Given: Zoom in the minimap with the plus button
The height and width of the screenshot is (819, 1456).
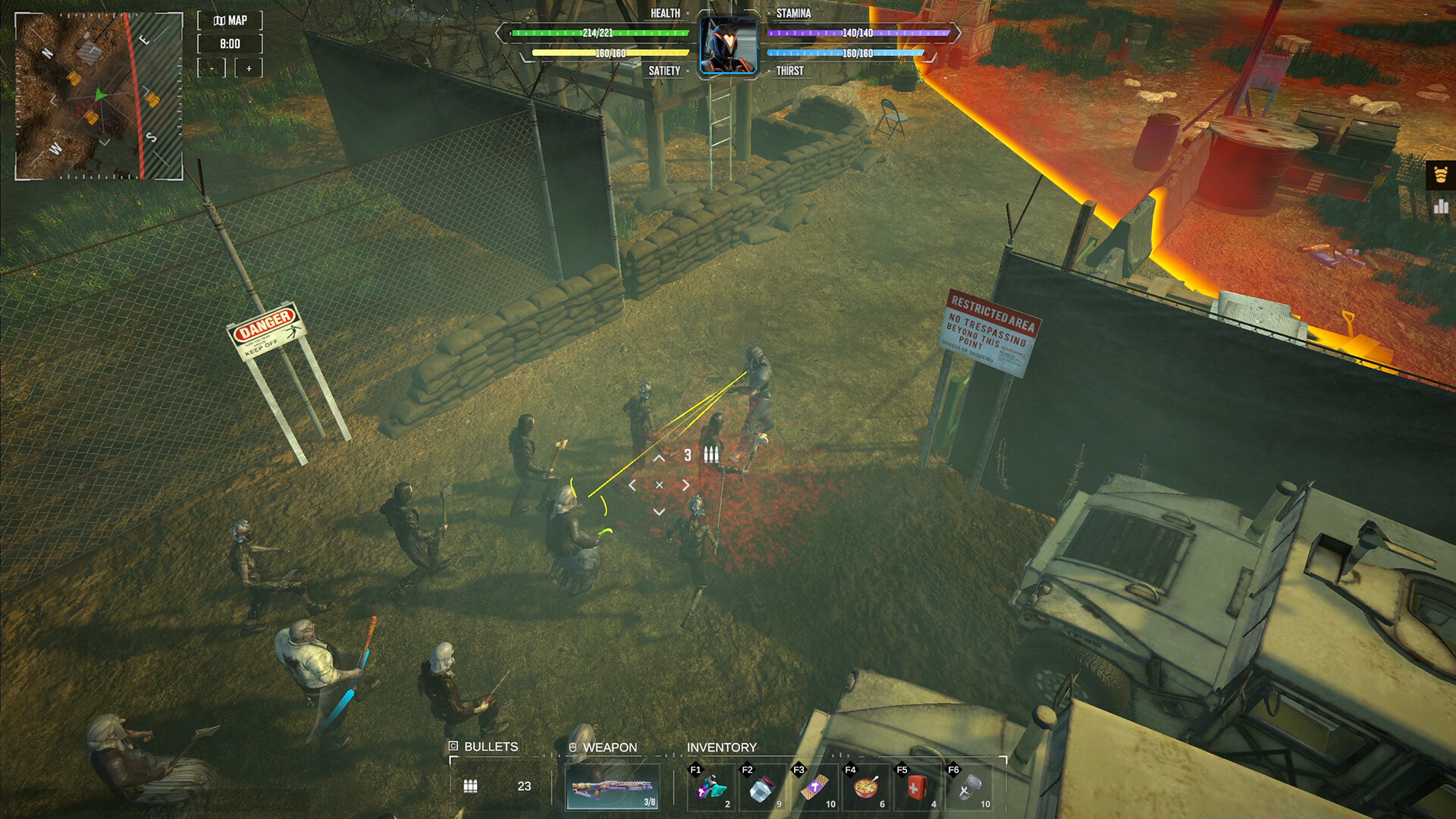Looking at the screenshot, I should pyautogui.click(x=249, y=68).
